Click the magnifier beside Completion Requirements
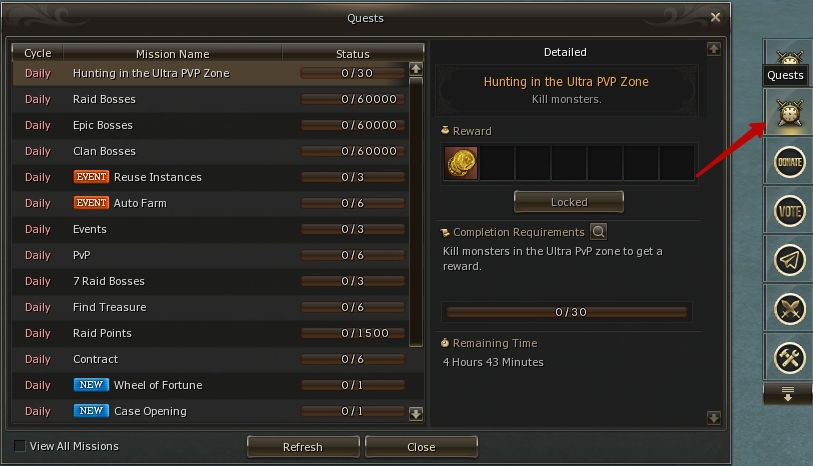Screen dimensions: 813x466 click(x=598, y=232)
